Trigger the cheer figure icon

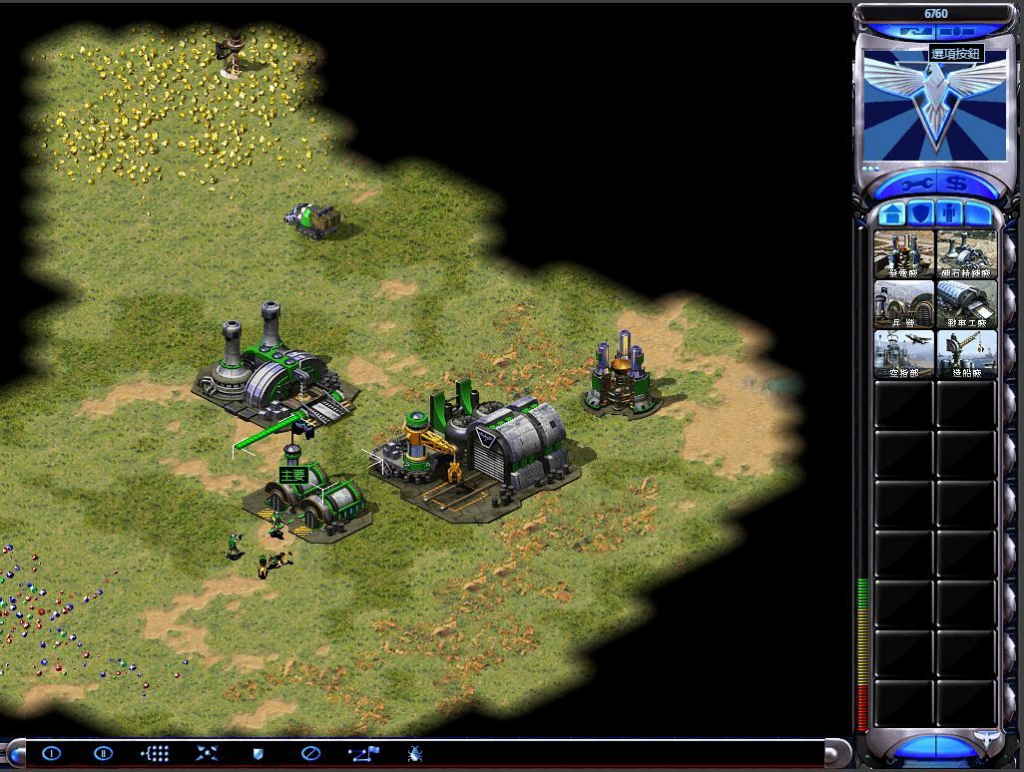click(x=414, y=753)
